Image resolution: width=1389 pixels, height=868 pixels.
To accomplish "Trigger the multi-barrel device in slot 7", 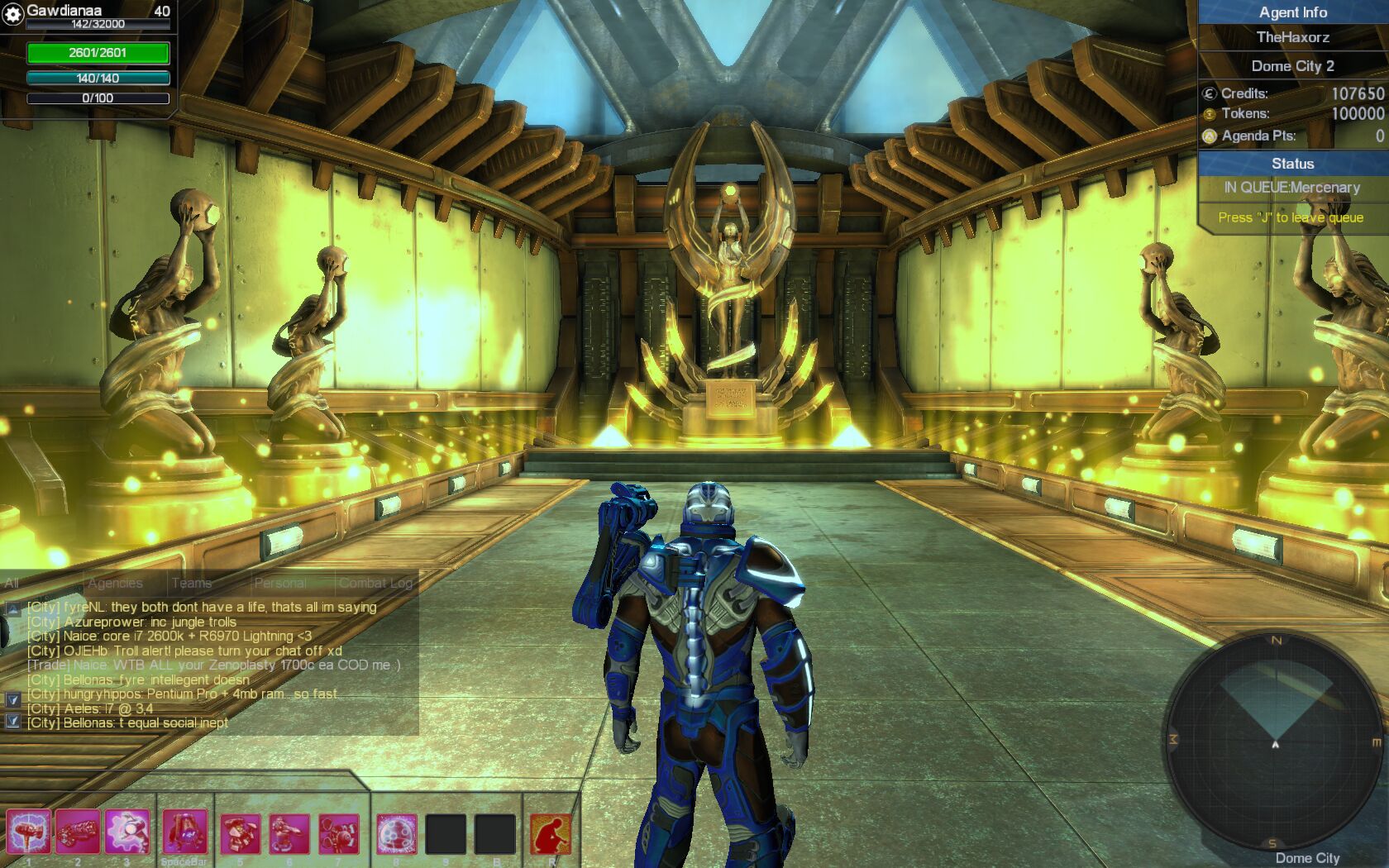I will pos(339,834).
